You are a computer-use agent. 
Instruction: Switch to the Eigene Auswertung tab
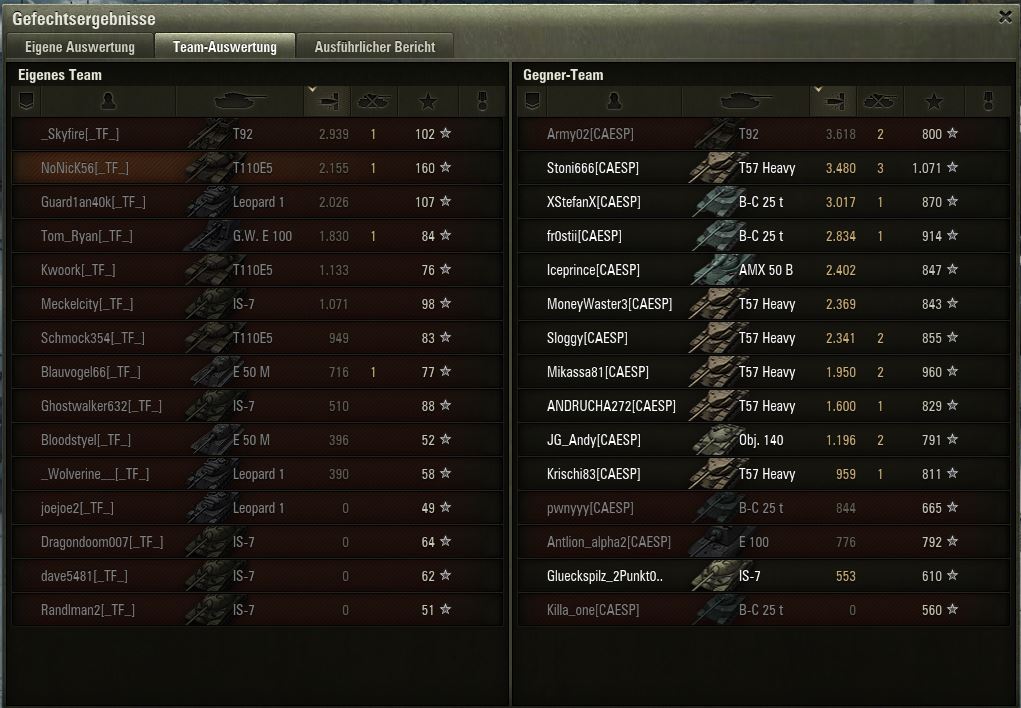(x=79, y=47)
